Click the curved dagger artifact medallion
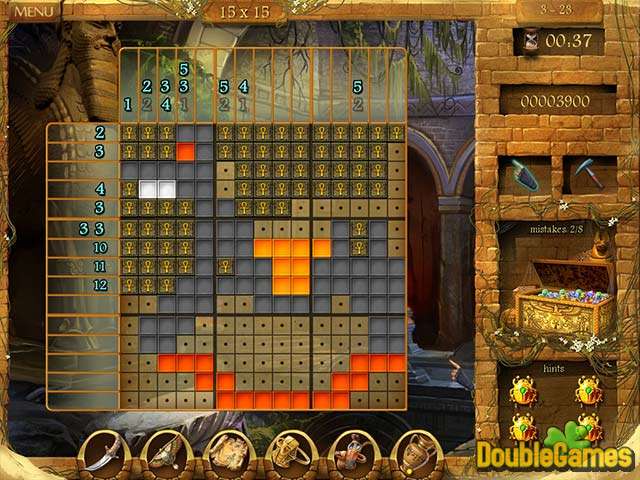640x480 pixels. pyautogui.click(x=103, y=451)
